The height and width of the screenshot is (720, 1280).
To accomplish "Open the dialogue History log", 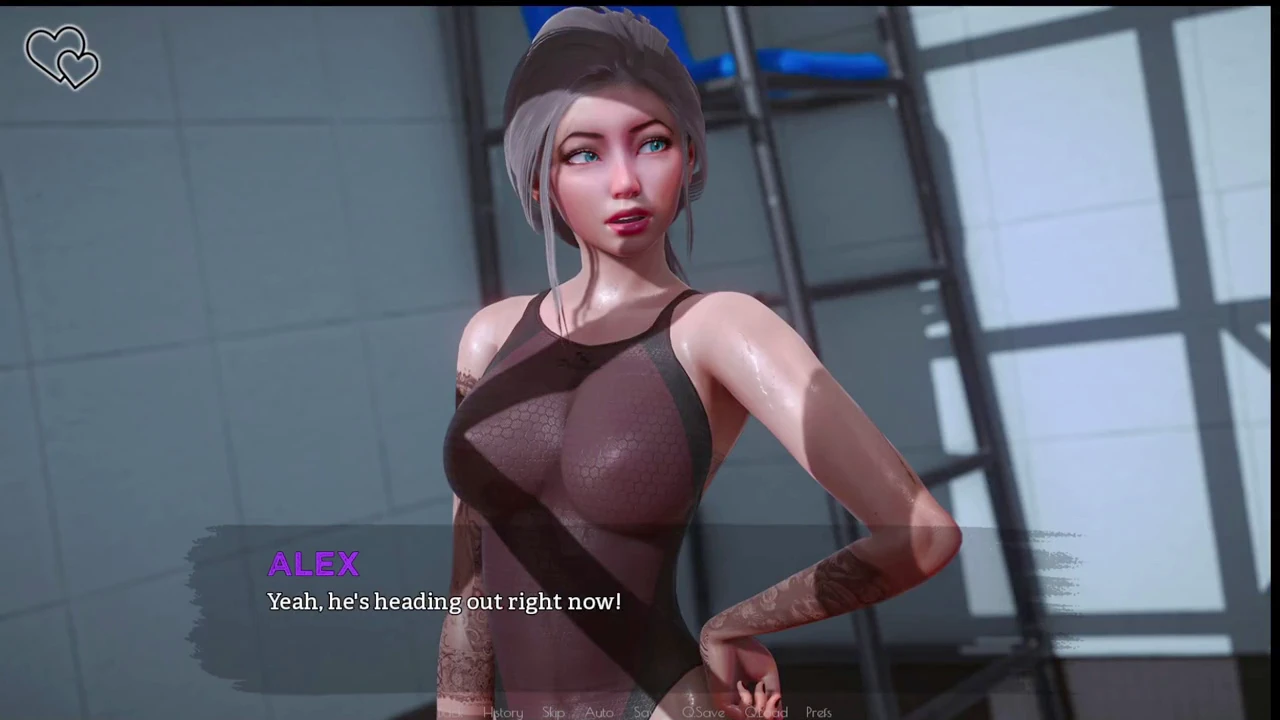I will pyautogui.click(x=503, y=712).
